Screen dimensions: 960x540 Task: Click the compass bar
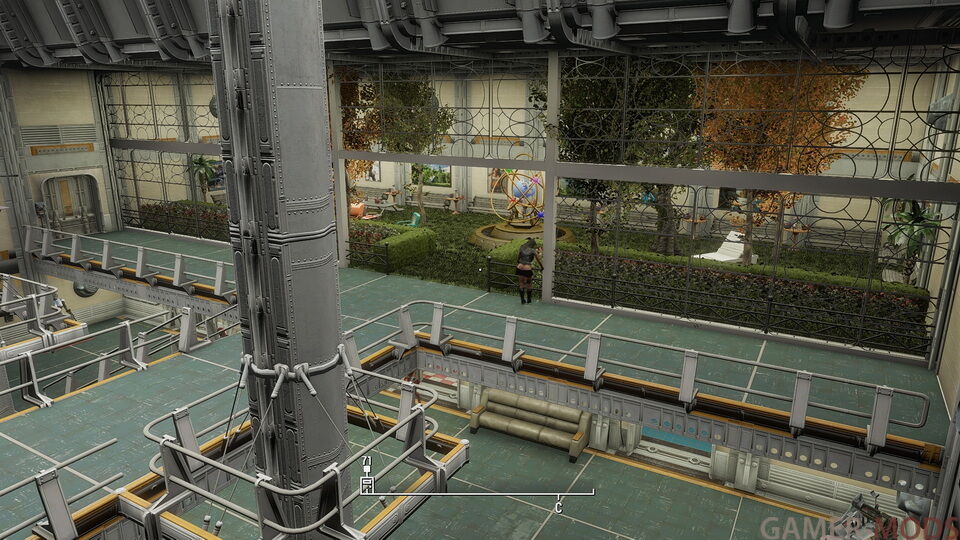pos(477,492)
